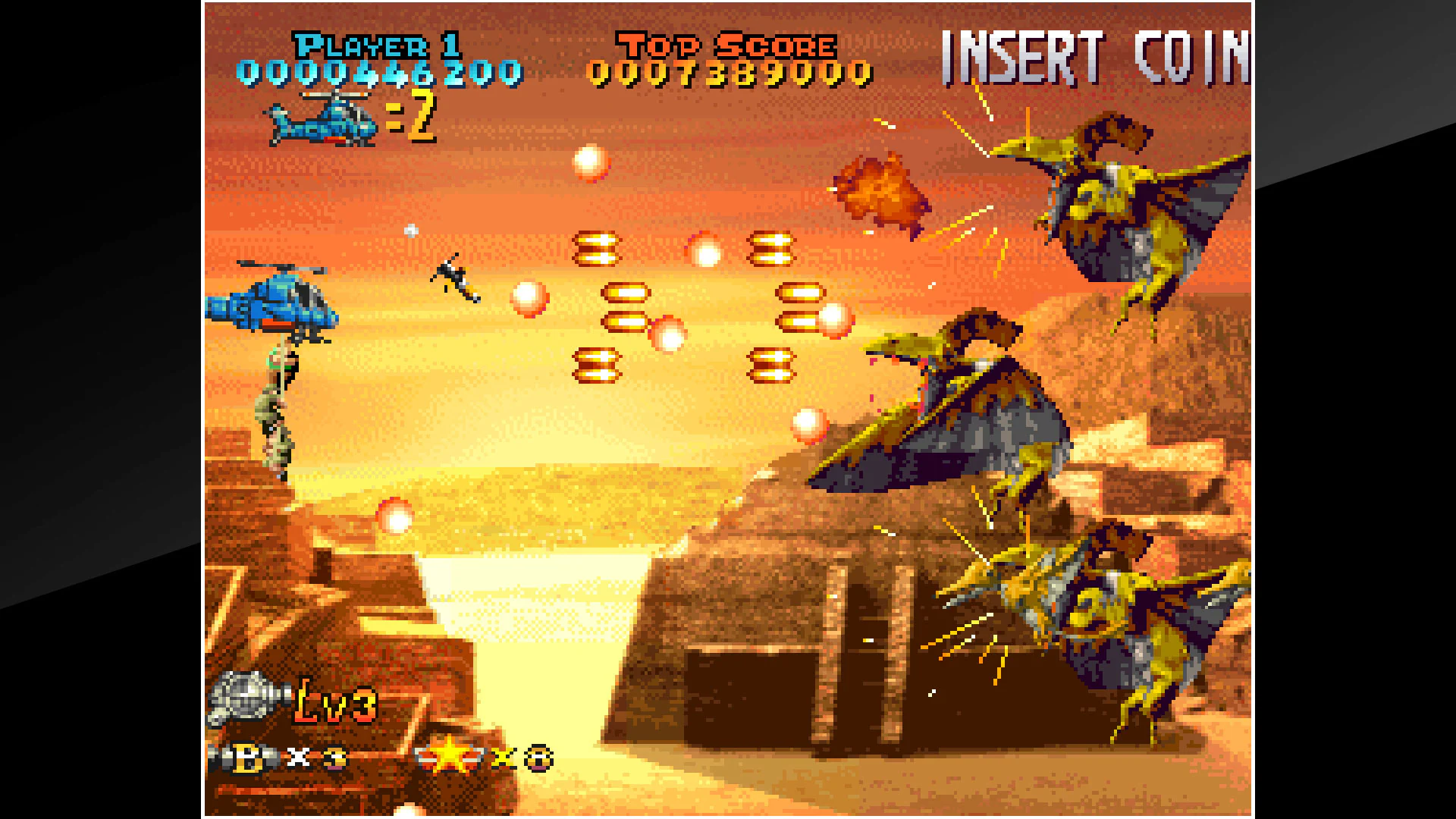Click the helicopter lives icon in the HUD
Image resolution: width=1456 pixels, height=819 pixels.
322,118
